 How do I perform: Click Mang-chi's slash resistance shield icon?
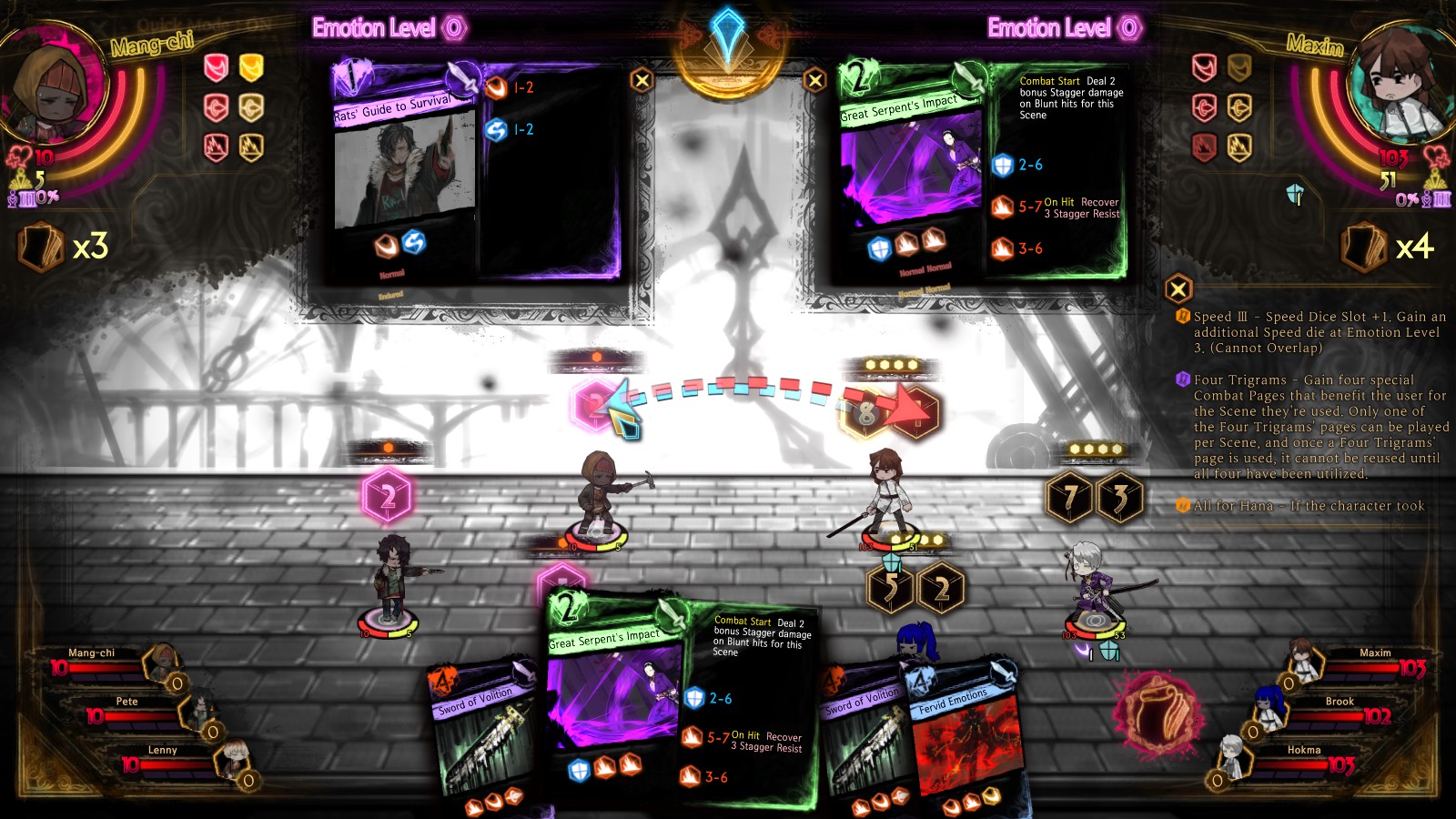[217, 67]
